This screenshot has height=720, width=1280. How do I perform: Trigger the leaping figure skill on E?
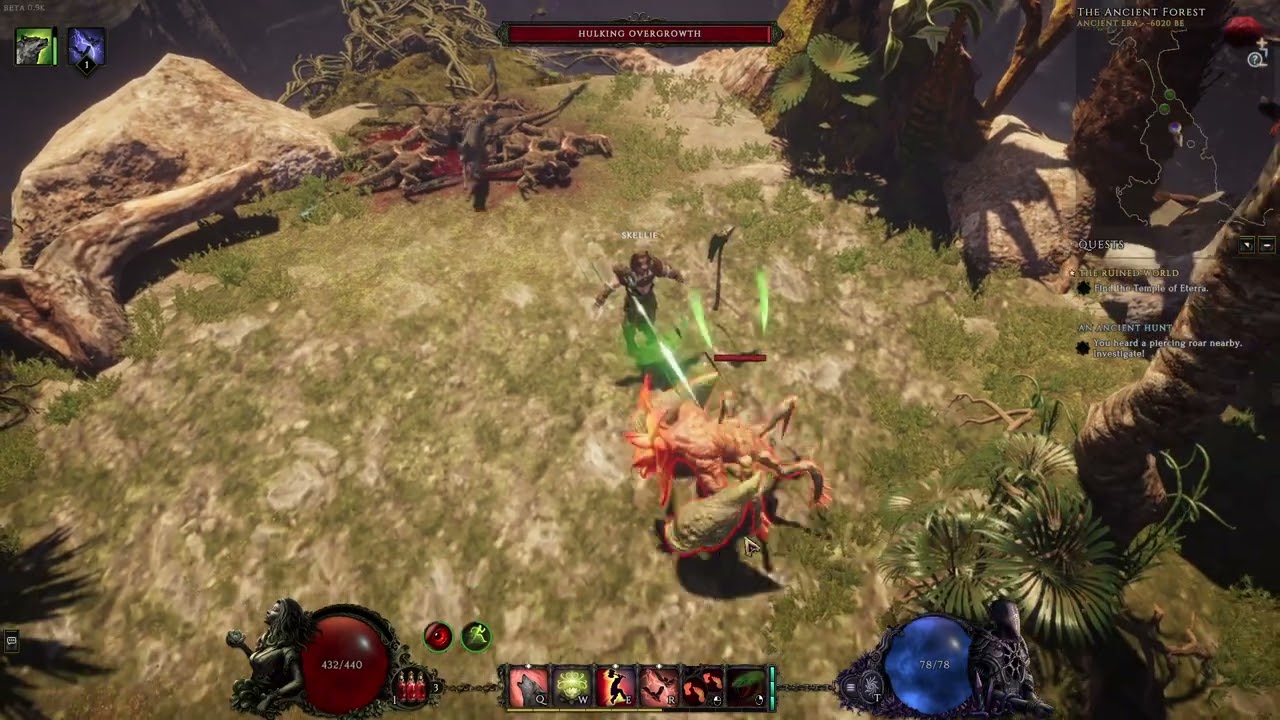[615, 687]
